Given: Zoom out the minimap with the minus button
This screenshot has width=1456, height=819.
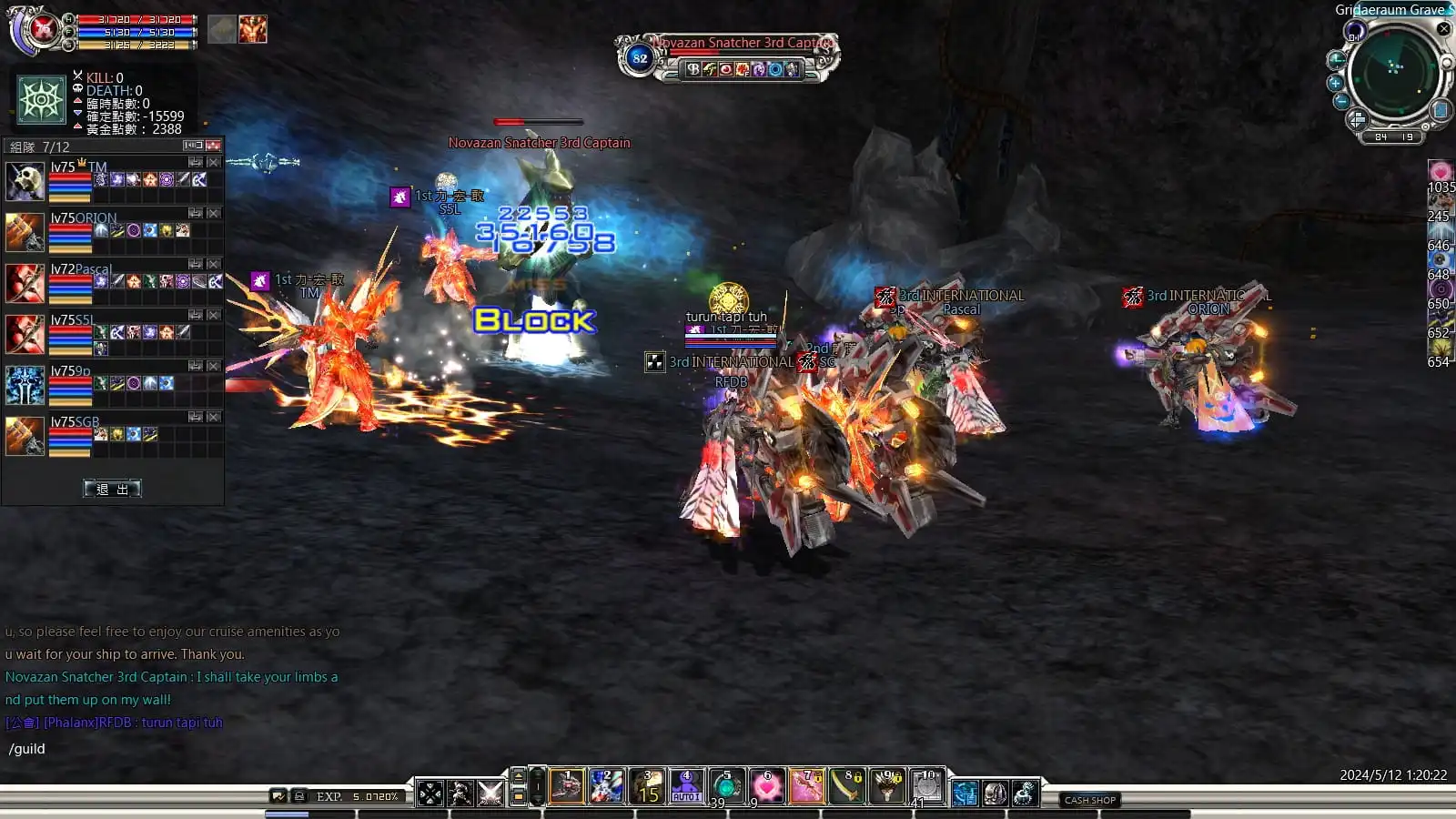Looking at the screenshot, I should point(1341,102).
